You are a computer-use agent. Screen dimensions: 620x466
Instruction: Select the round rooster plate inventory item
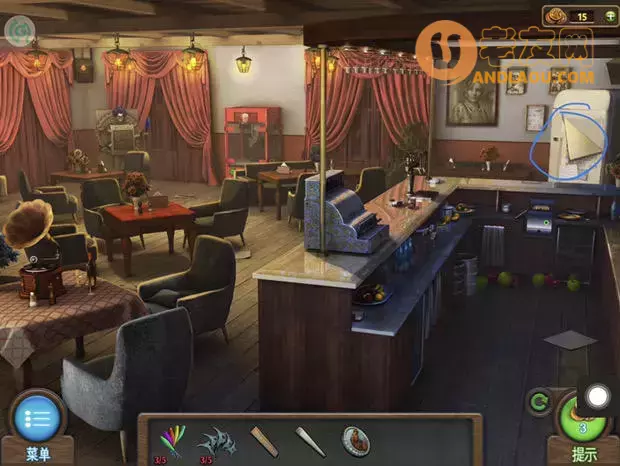[356, 440]
